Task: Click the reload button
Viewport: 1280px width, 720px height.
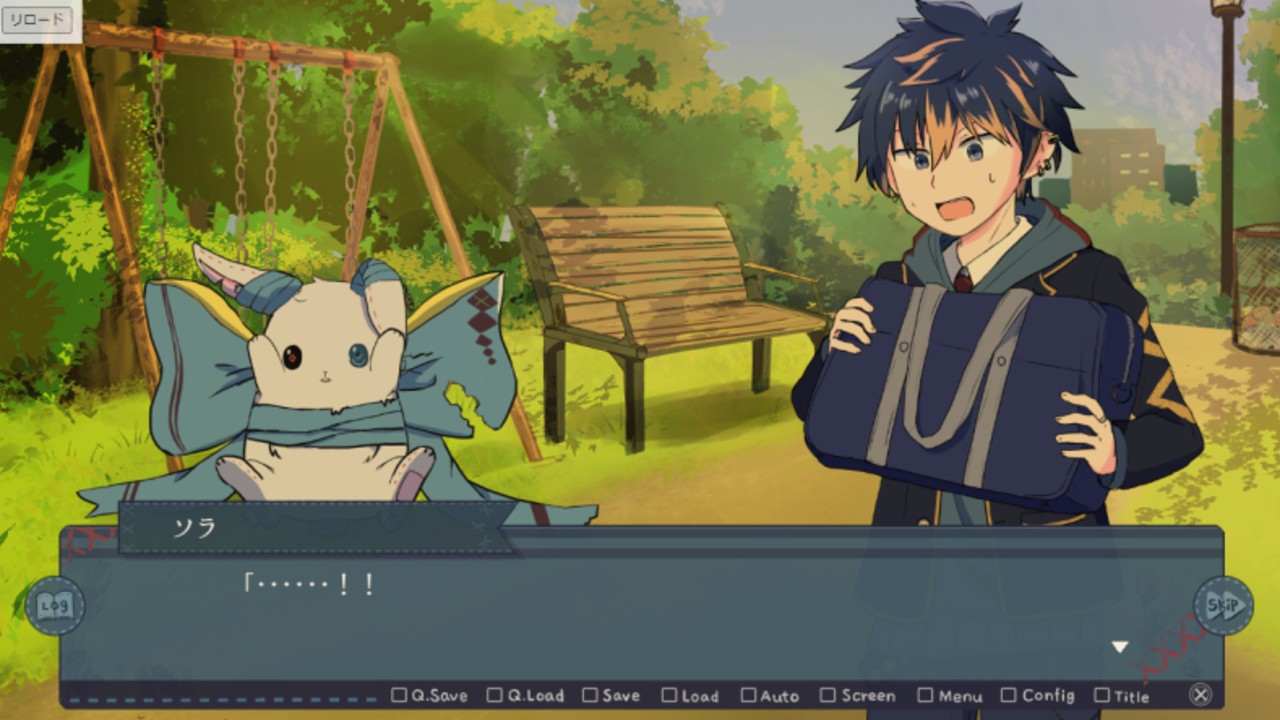Action: pyautogui.click(x=37, y=19)
